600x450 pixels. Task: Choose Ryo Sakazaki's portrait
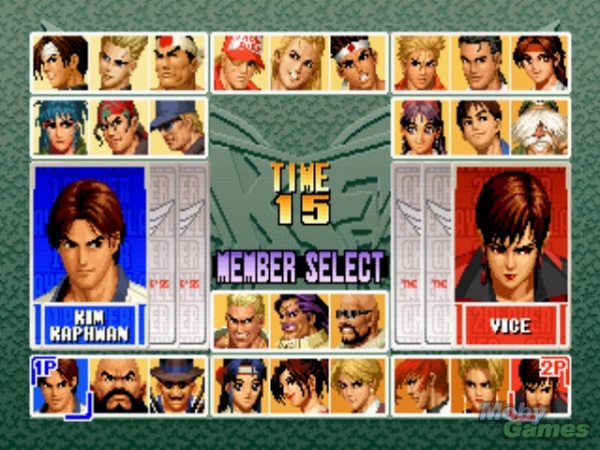(420, 62)
